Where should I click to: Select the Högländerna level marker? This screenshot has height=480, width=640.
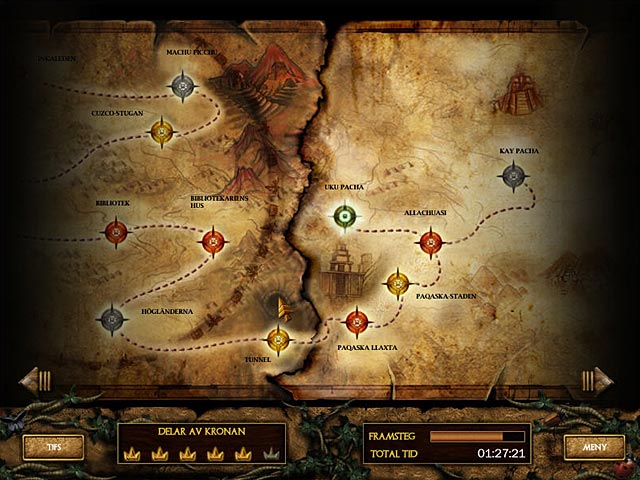click(112, 319)
